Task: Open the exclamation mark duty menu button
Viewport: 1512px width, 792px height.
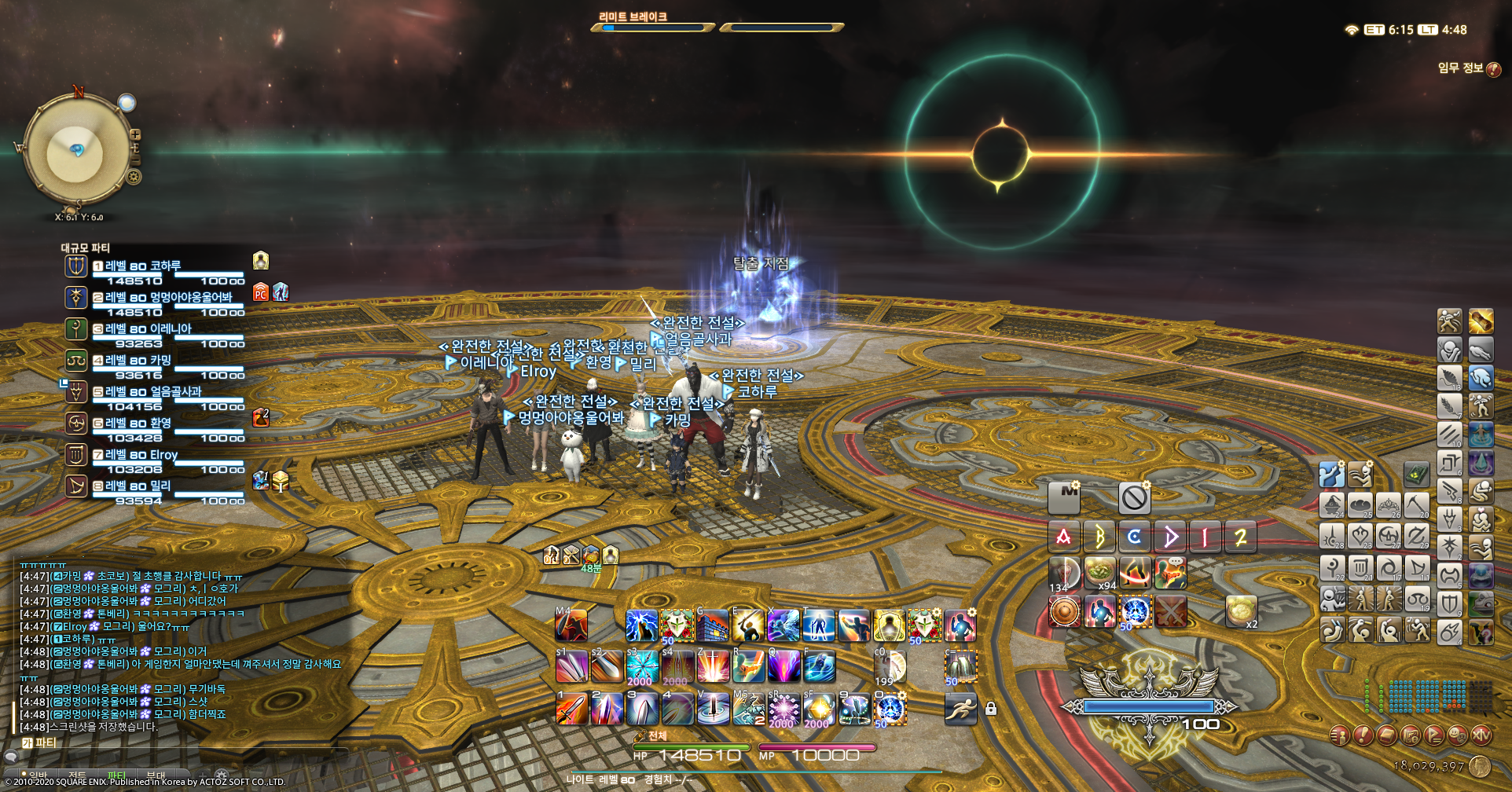Action: (x=1363, y=736)
